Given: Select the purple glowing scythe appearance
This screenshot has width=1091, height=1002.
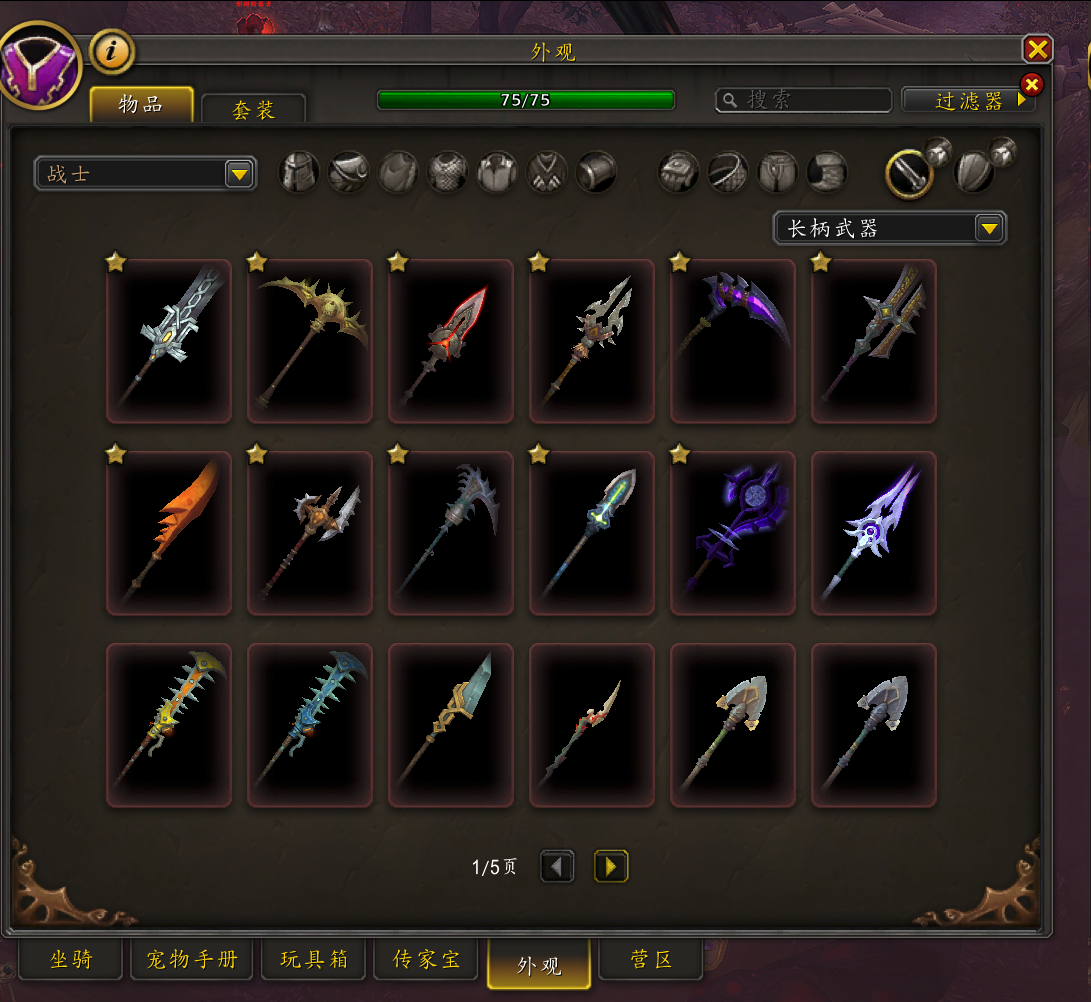Looking at the screenshot, I should click(x=733, y=341).
